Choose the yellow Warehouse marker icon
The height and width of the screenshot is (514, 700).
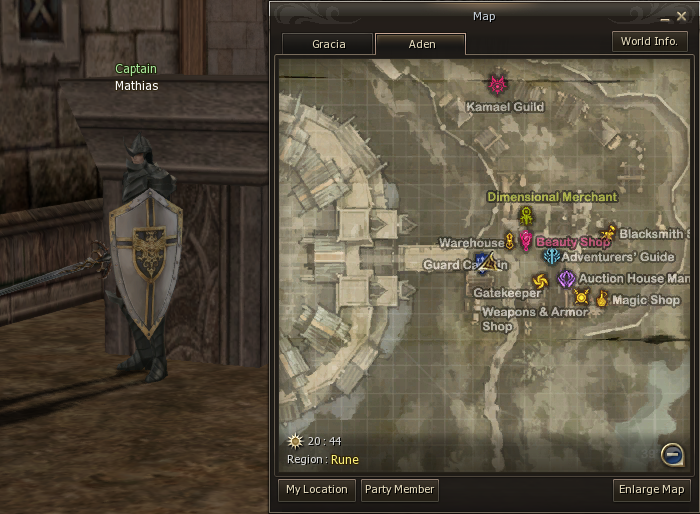tap(510, 241)
